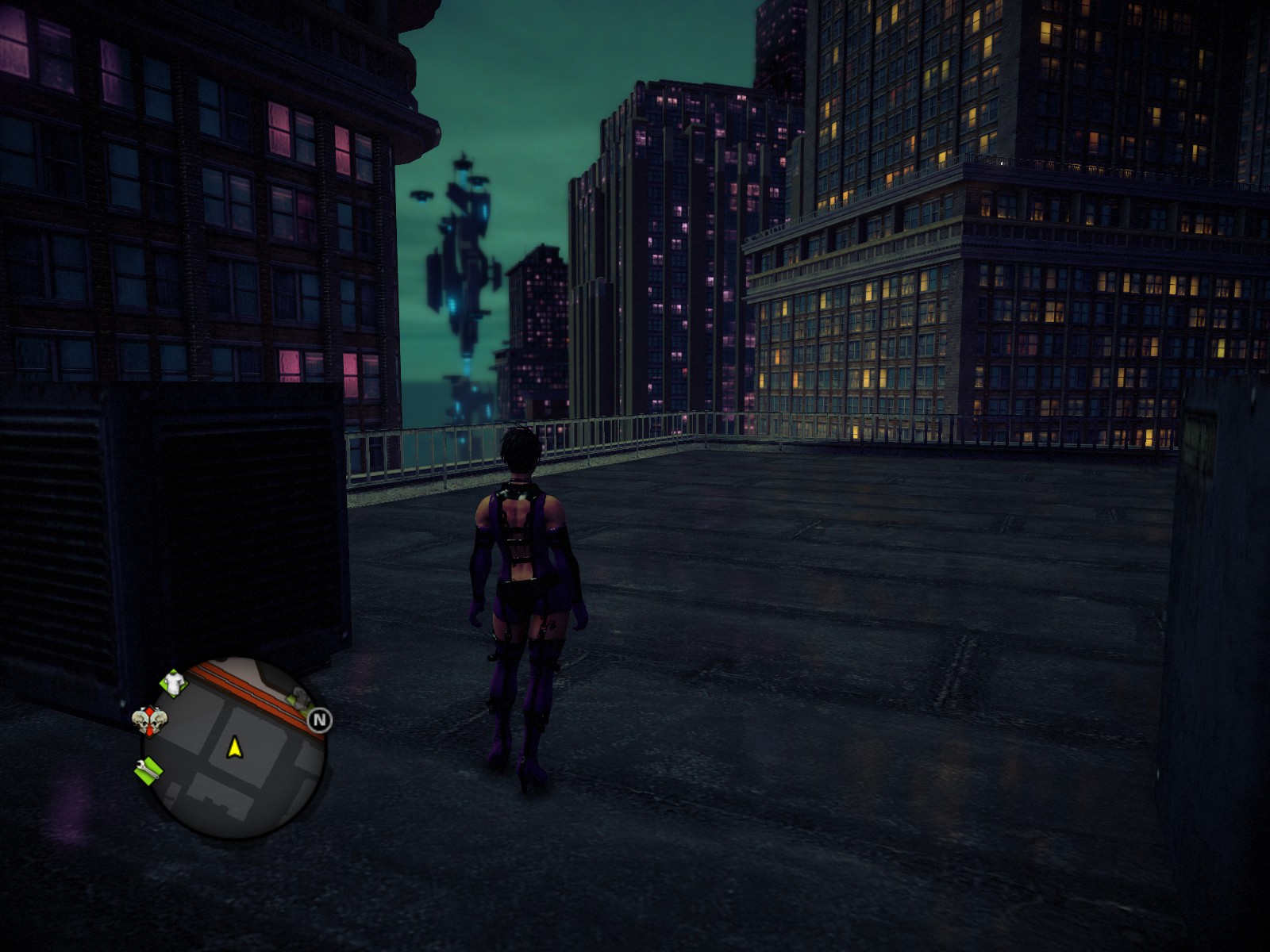Select the faded grey shirt marker by compass
1270x952 pixels.
point(300,698)
